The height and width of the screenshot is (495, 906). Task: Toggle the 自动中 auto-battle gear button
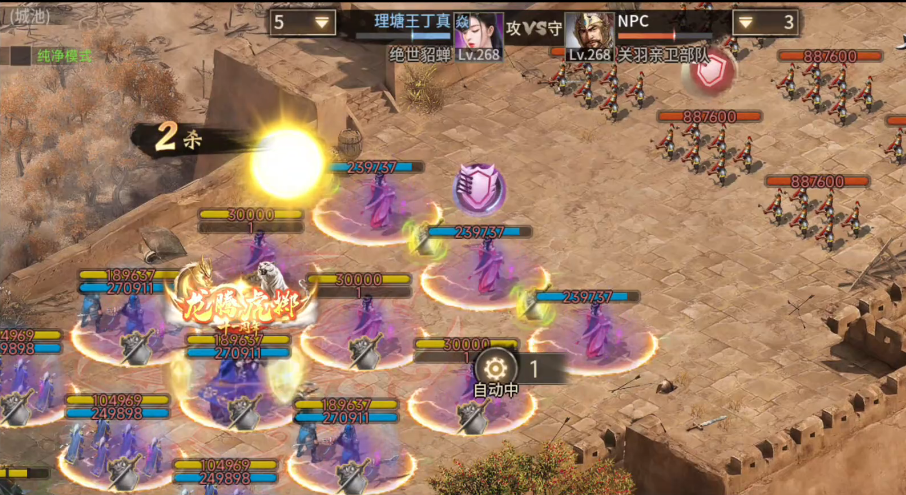pyautogui.click(x=495, y=367)
